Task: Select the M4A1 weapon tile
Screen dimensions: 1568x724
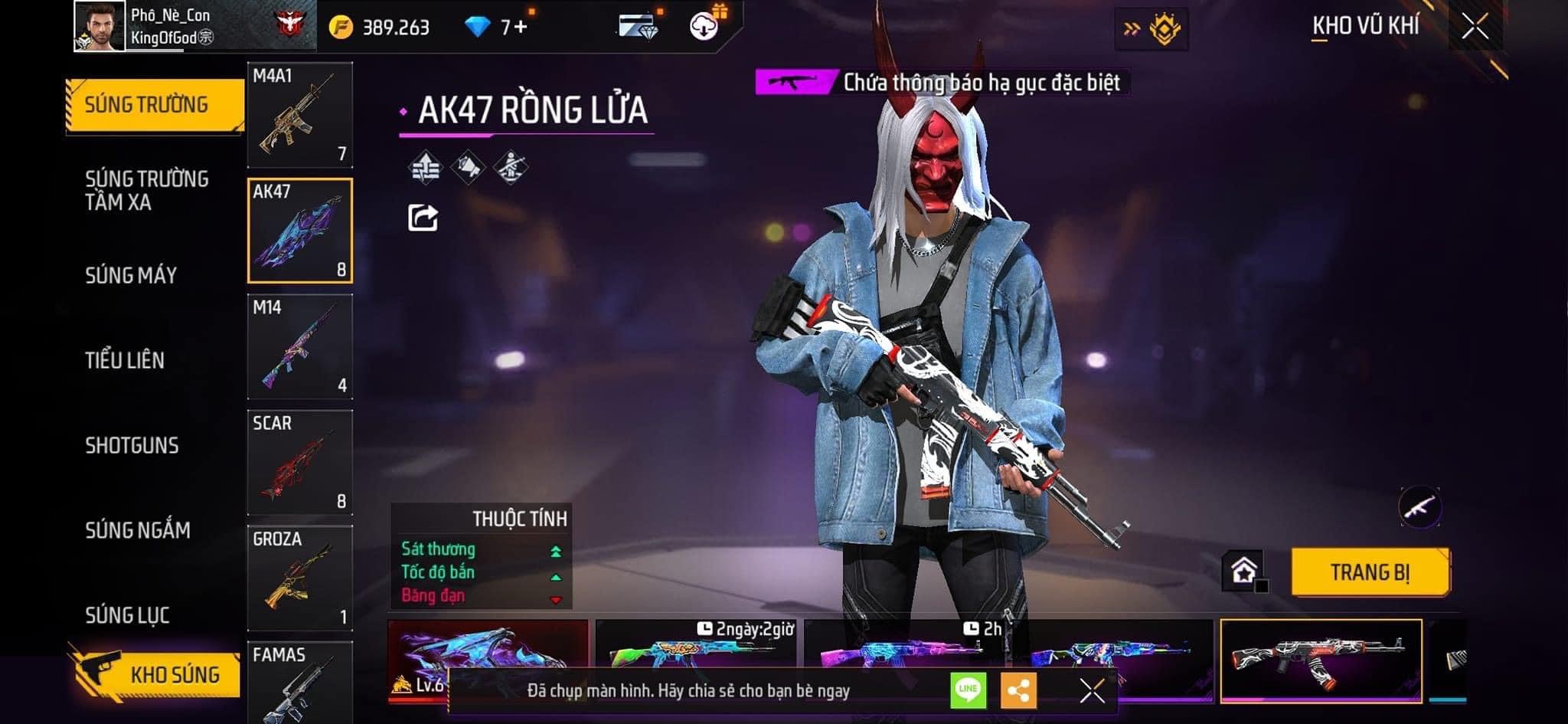Action: (300, 115)
